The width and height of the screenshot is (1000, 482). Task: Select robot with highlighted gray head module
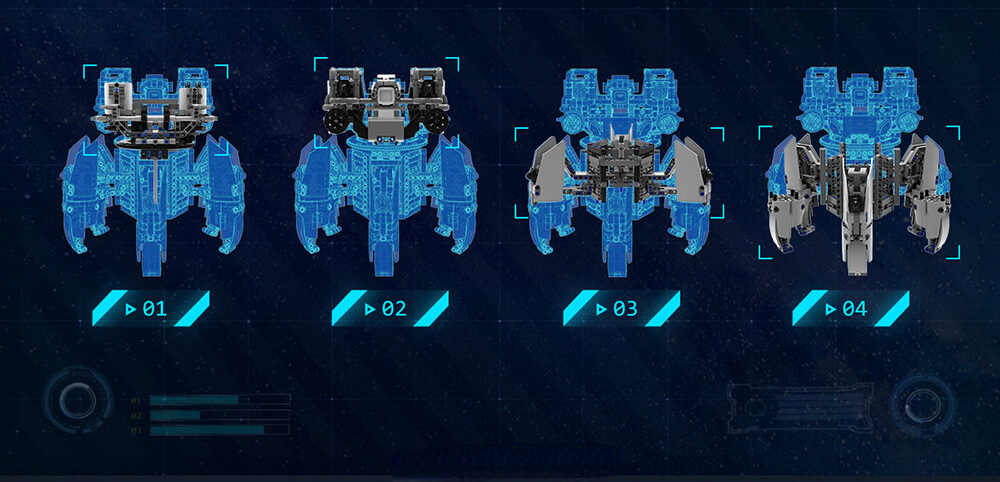(x=154, y=170)
